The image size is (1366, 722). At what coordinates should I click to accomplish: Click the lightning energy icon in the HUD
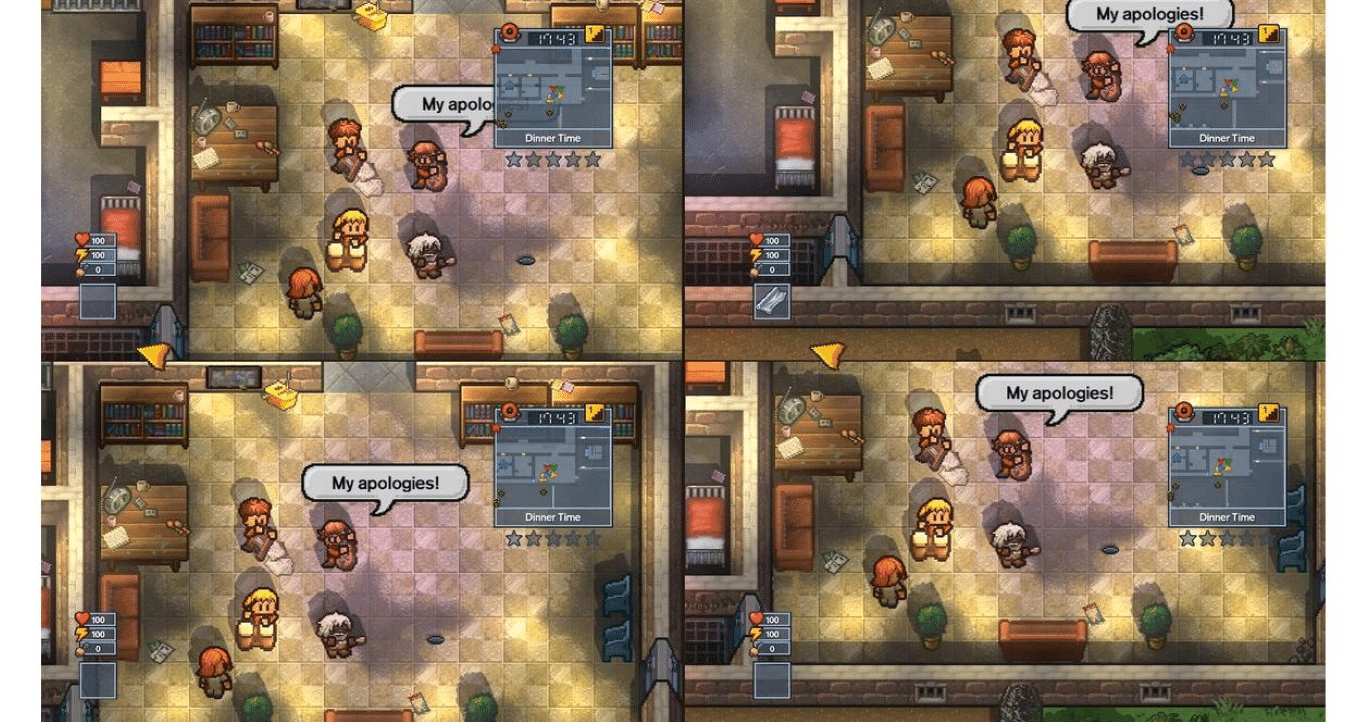(82, 255)
